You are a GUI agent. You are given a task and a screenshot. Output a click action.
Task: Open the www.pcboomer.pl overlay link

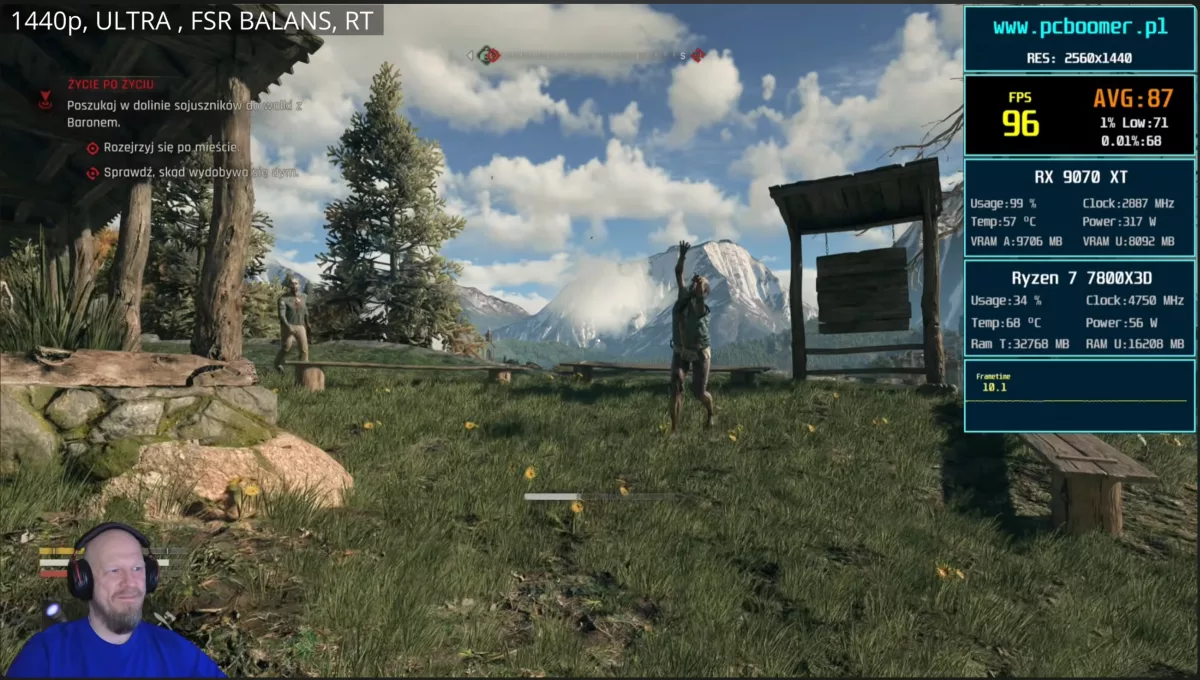click(x=1080, y=28)
